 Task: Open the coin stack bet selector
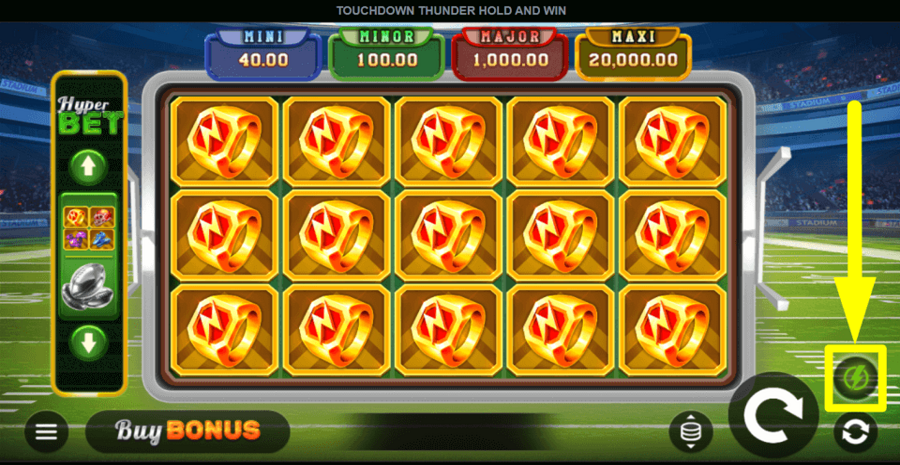691,431
